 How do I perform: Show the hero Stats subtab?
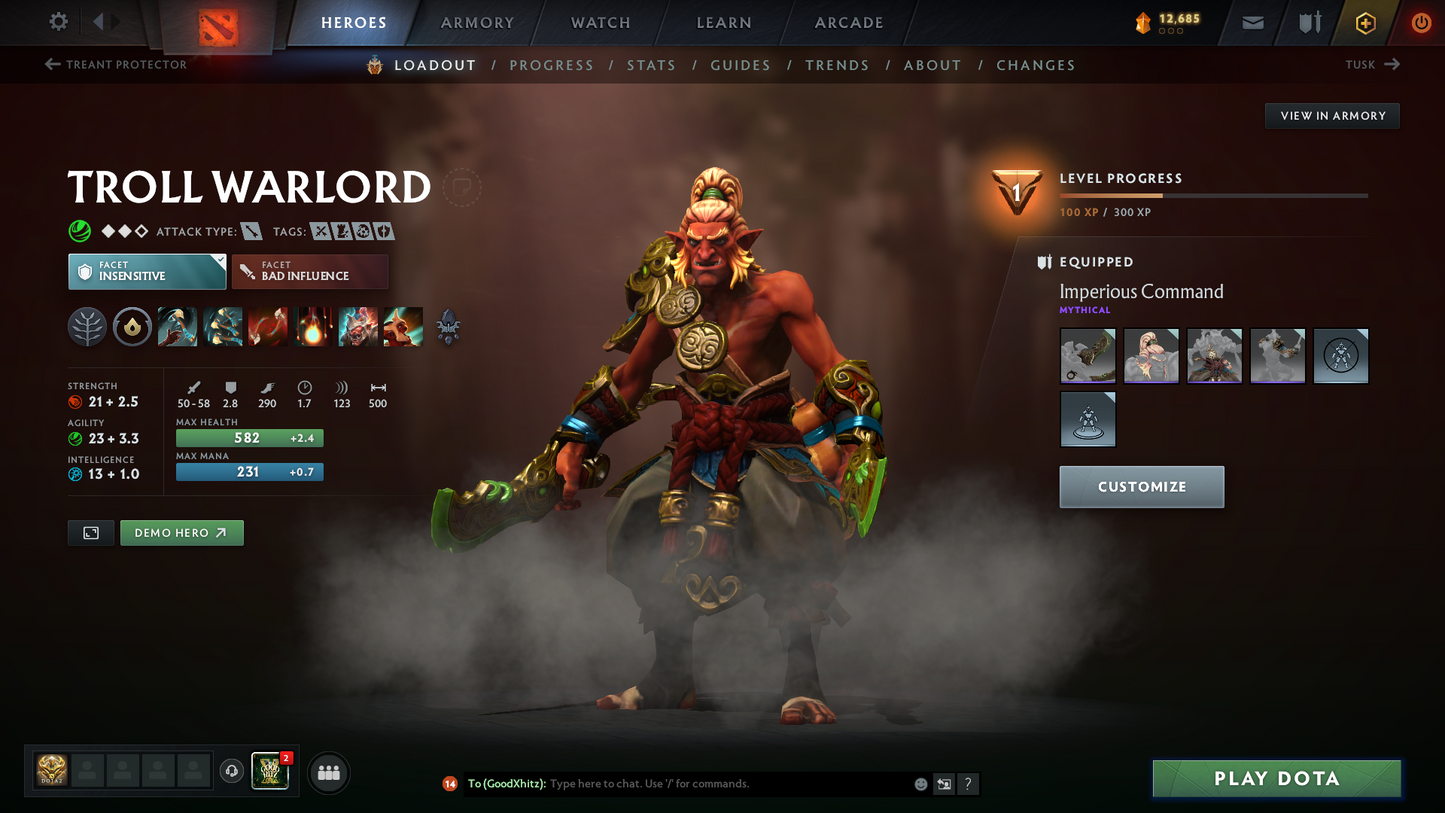tap(651, 65)
